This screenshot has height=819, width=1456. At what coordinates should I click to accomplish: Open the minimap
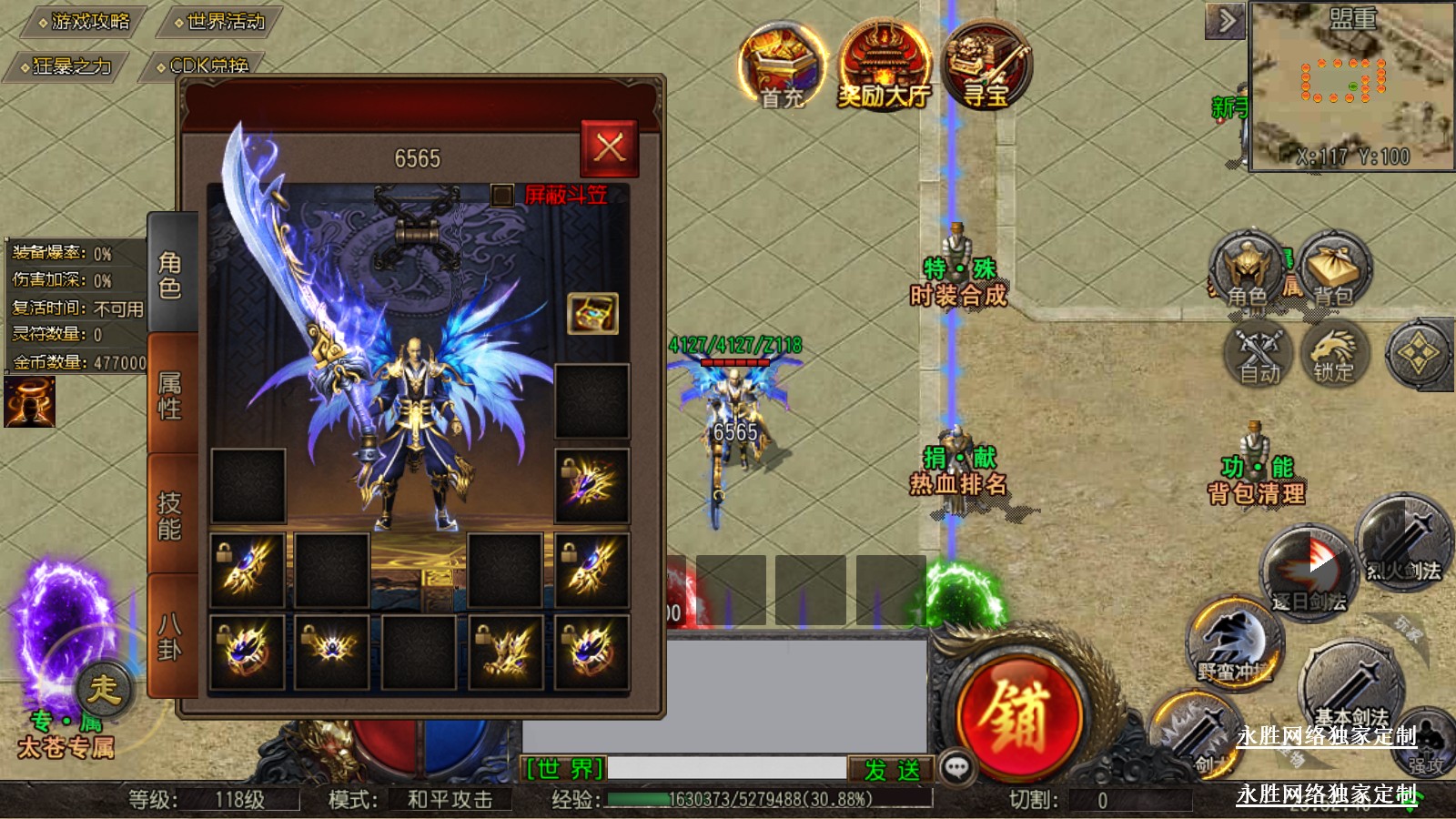[x=1352, y=86]
